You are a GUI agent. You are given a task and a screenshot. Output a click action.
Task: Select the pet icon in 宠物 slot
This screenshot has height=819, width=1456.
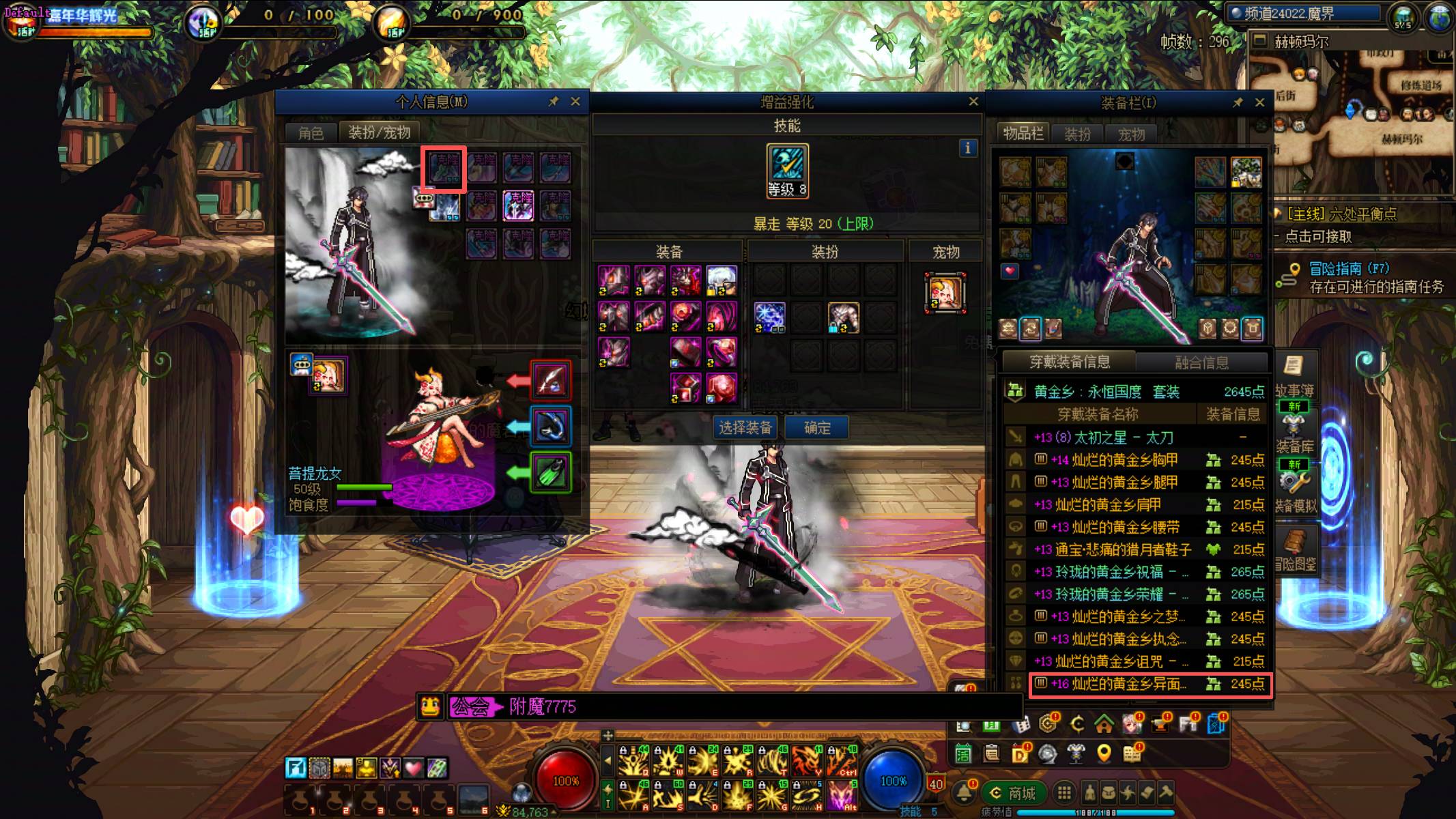[x=945, y=293]
